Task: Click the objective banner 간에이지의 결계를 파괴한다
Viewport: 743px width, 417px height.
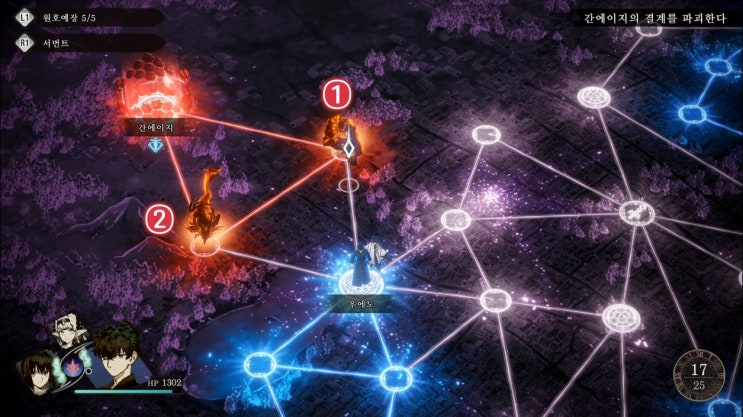Action: (x=656, y=17)
